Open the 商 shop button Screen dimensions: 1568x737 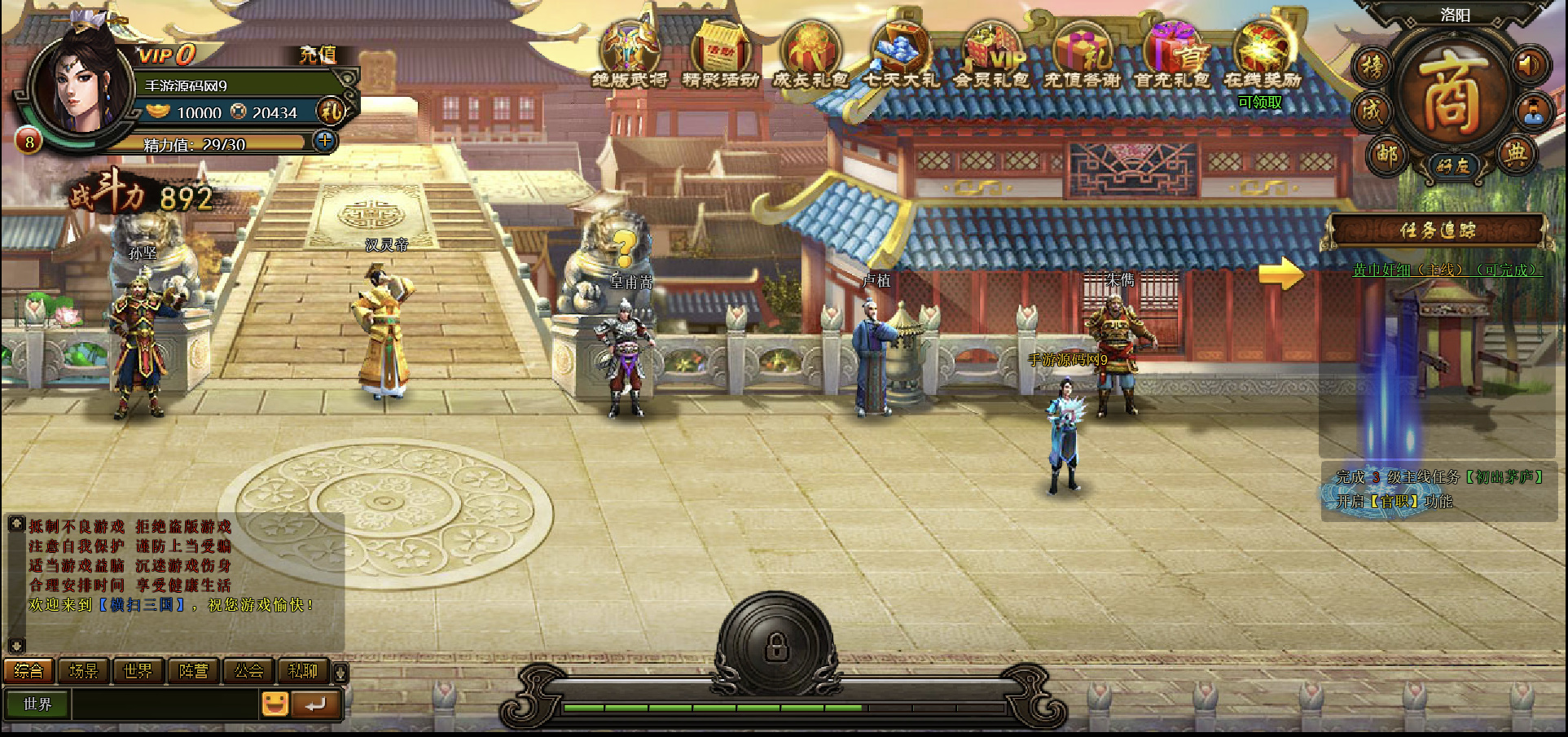tap(1451, 92)
